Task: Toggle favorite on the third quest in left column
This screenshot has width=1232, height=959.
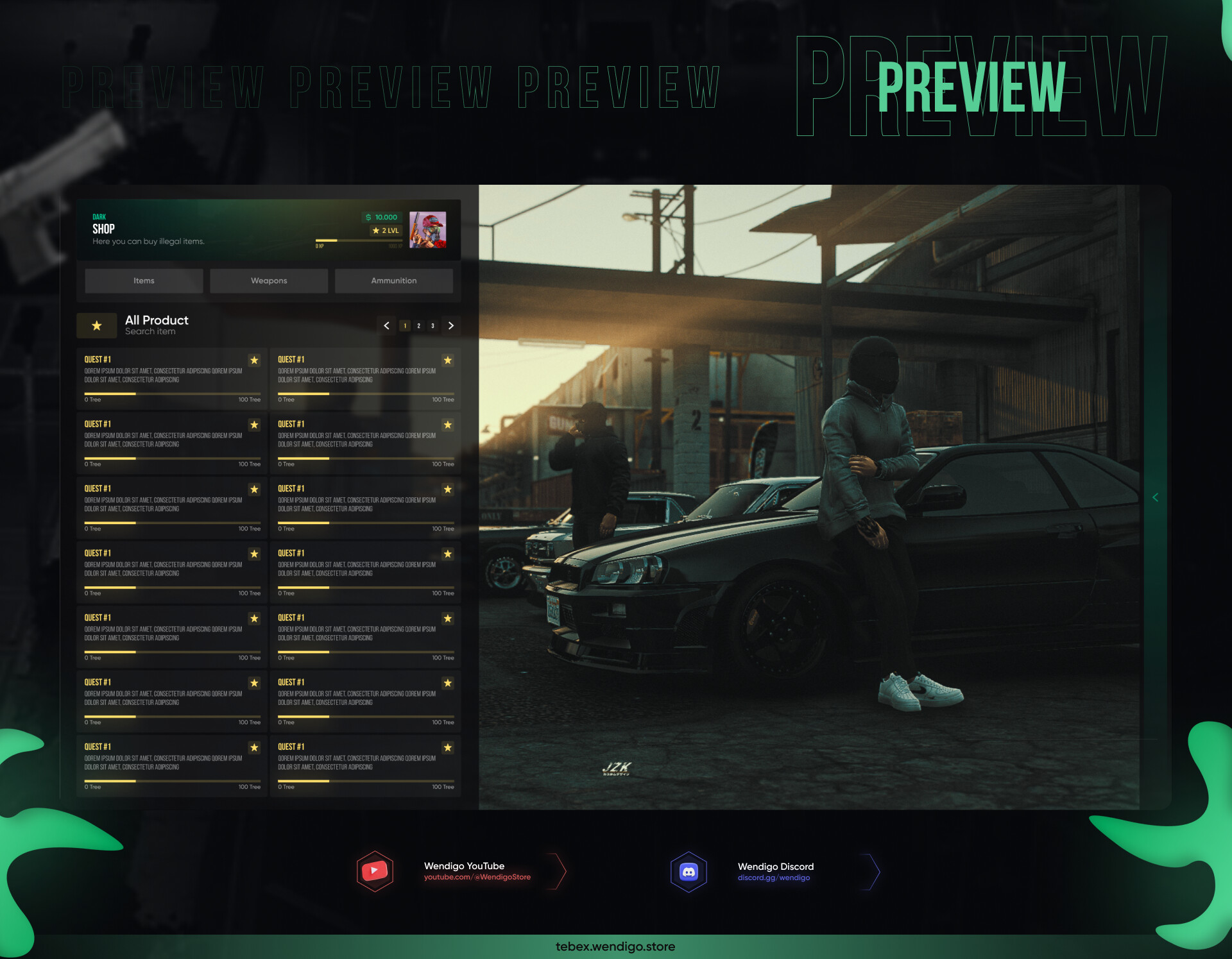Action: point(254,489)
